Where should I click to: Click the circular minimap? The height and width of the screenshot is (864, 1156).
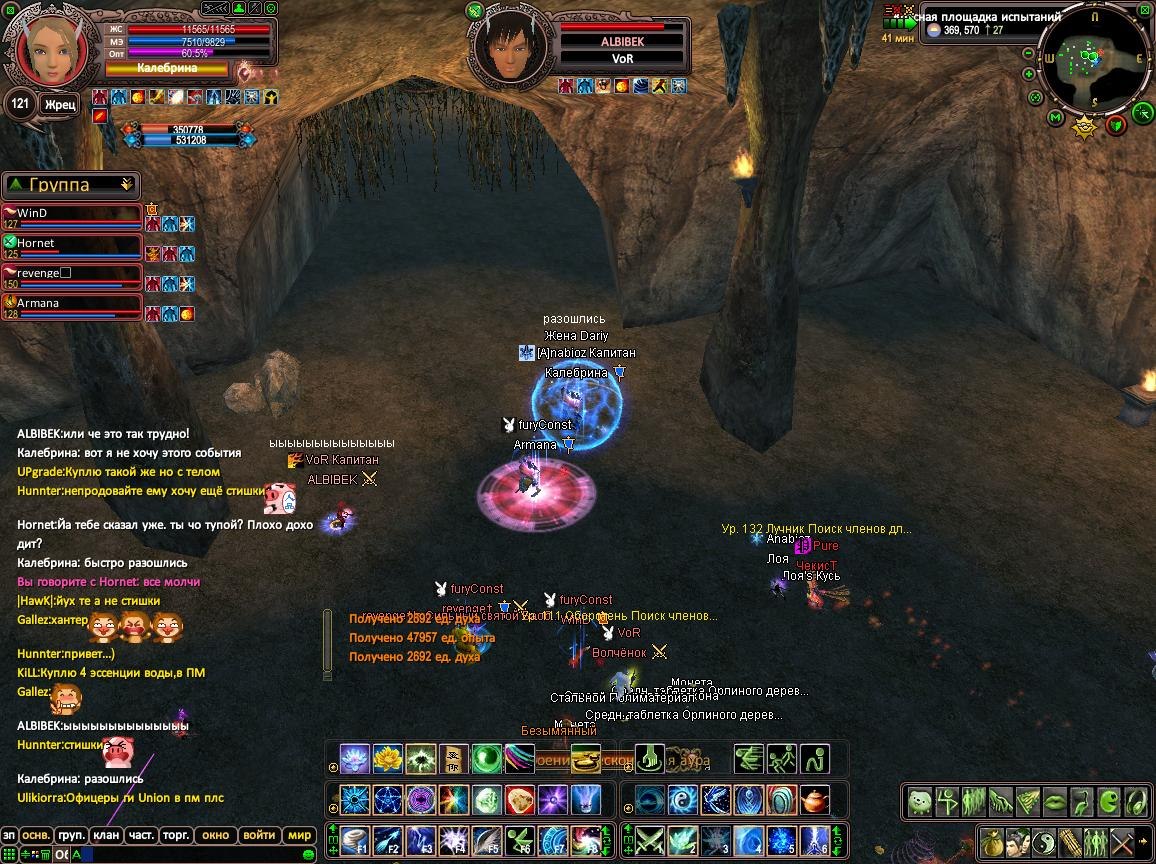(x=1095, y=62)
